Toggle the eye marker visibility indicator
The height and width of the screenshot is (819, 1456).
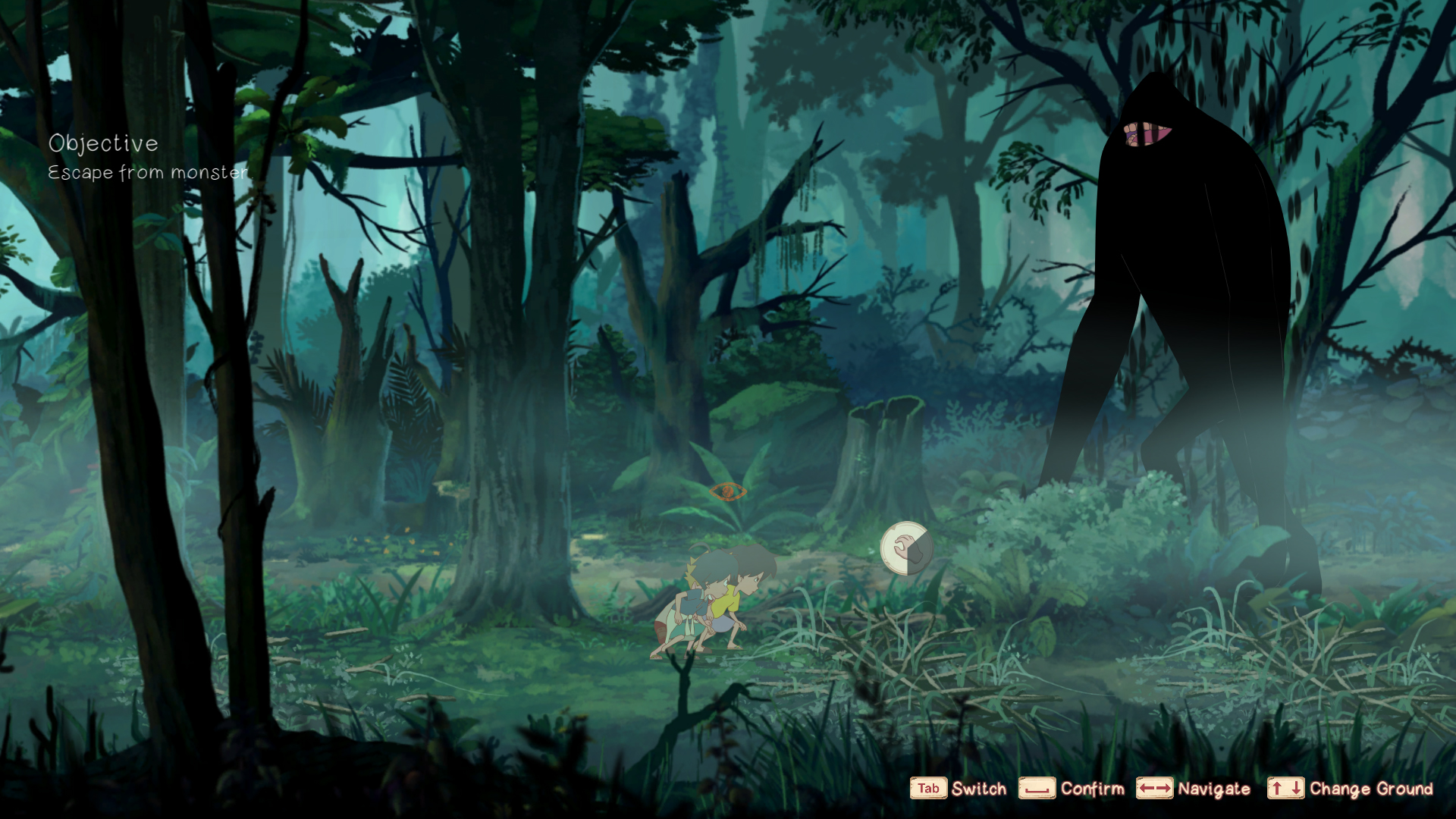(728, 491)
